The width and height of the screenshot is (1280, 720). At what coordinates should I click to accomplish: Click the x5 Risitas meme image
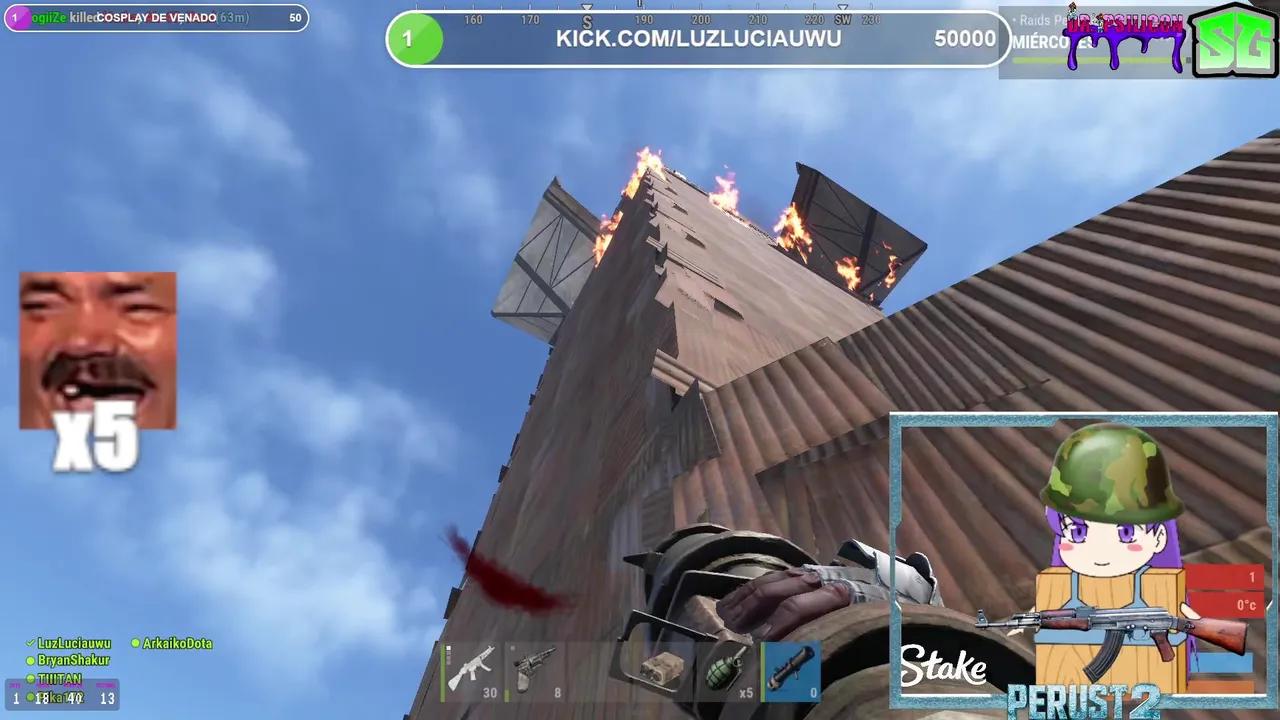[97, 350]
